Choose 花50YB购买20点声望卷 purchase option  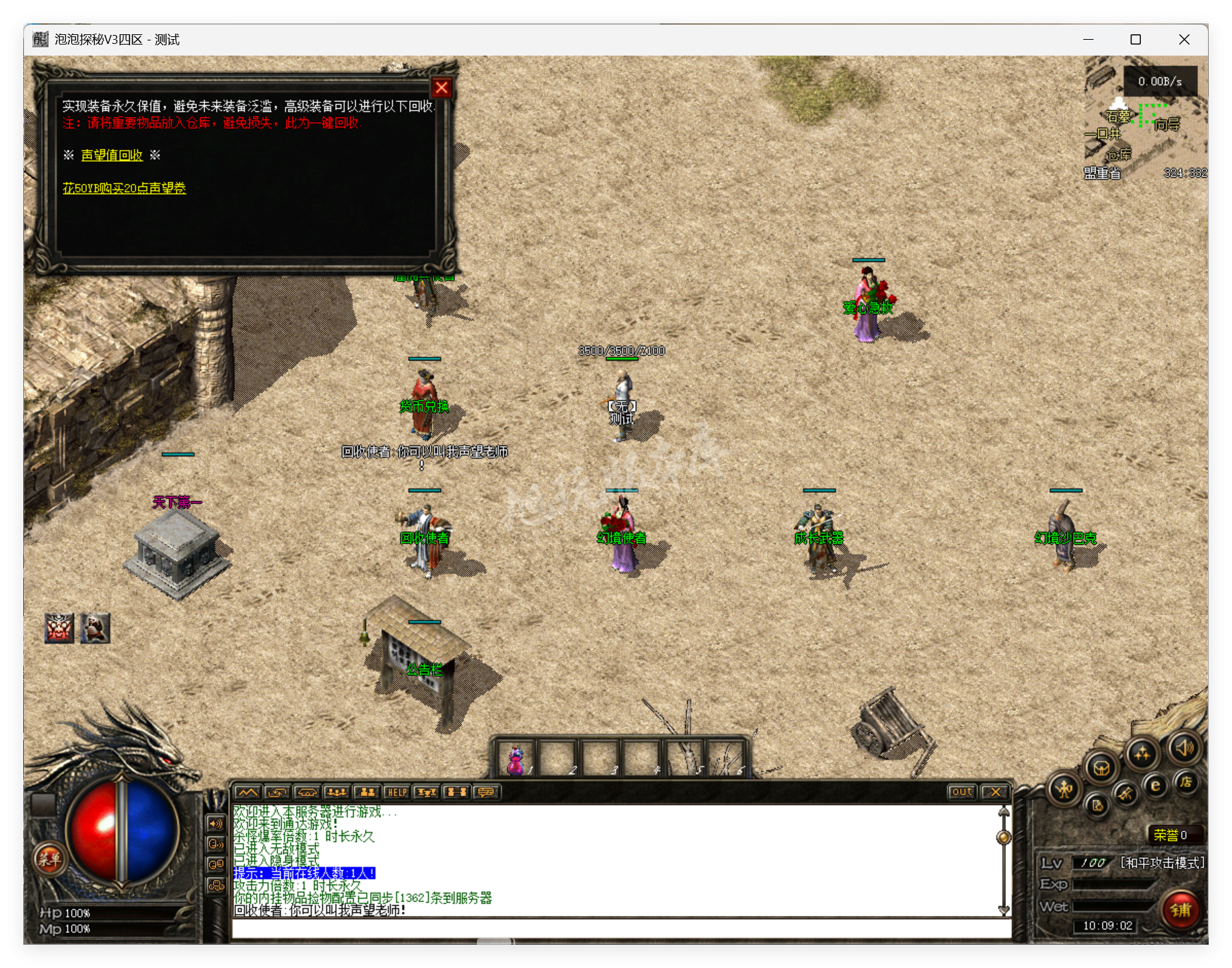(124, 189)
